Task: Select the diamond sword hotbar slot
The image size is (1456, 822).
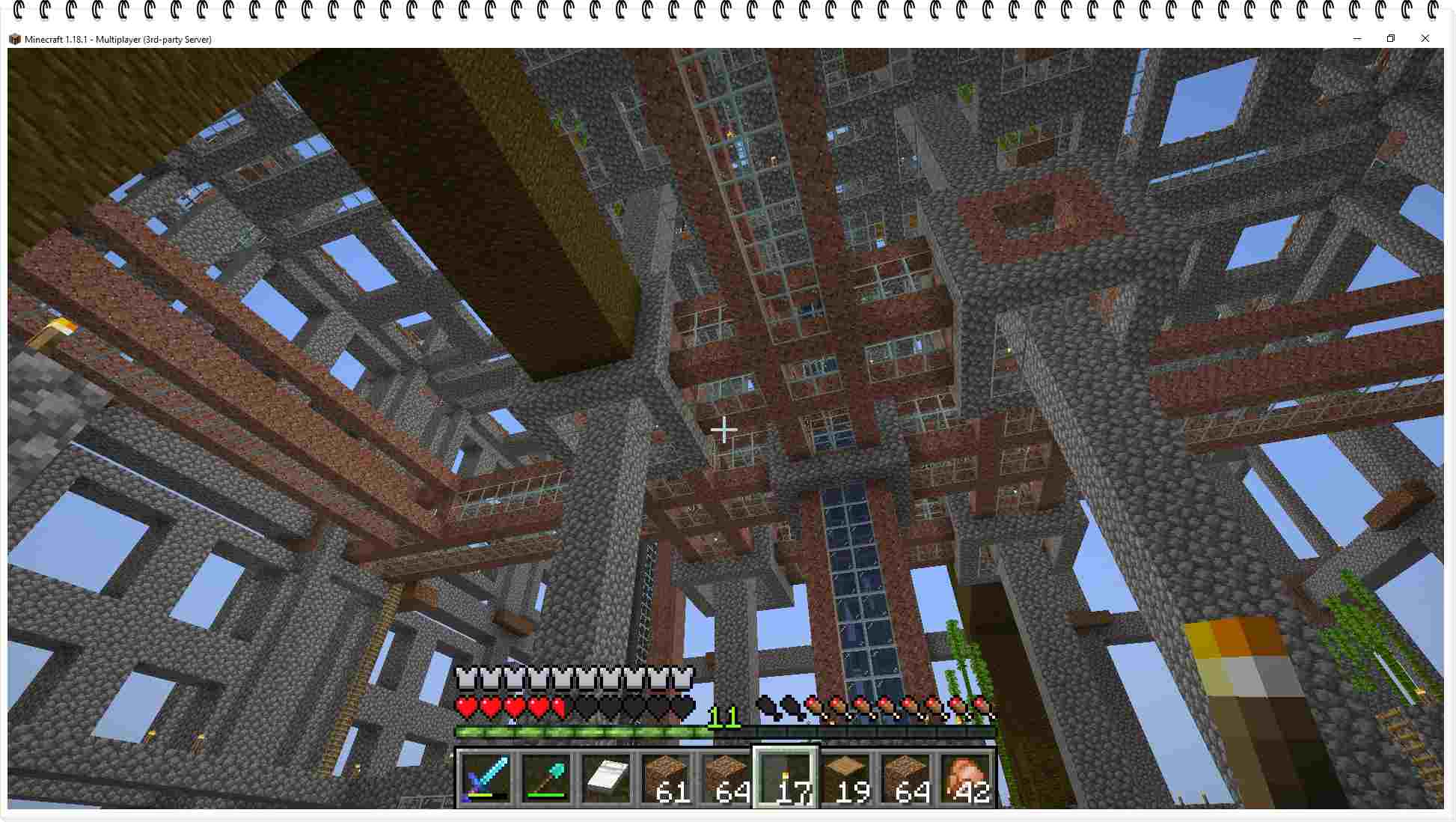Action: [486, 778]
